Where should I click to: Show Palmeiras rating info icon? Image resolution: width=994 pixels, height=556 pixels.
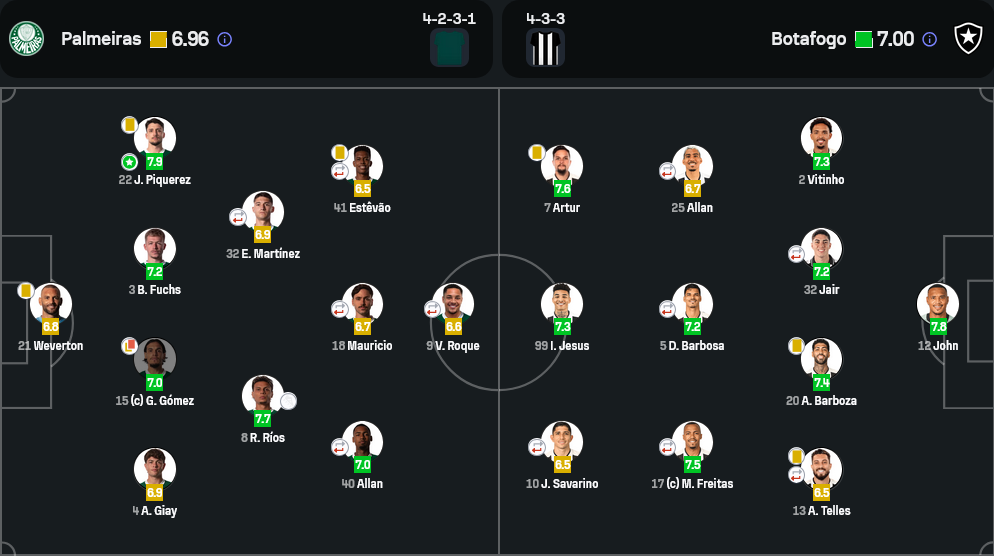[x=225, y=39]
